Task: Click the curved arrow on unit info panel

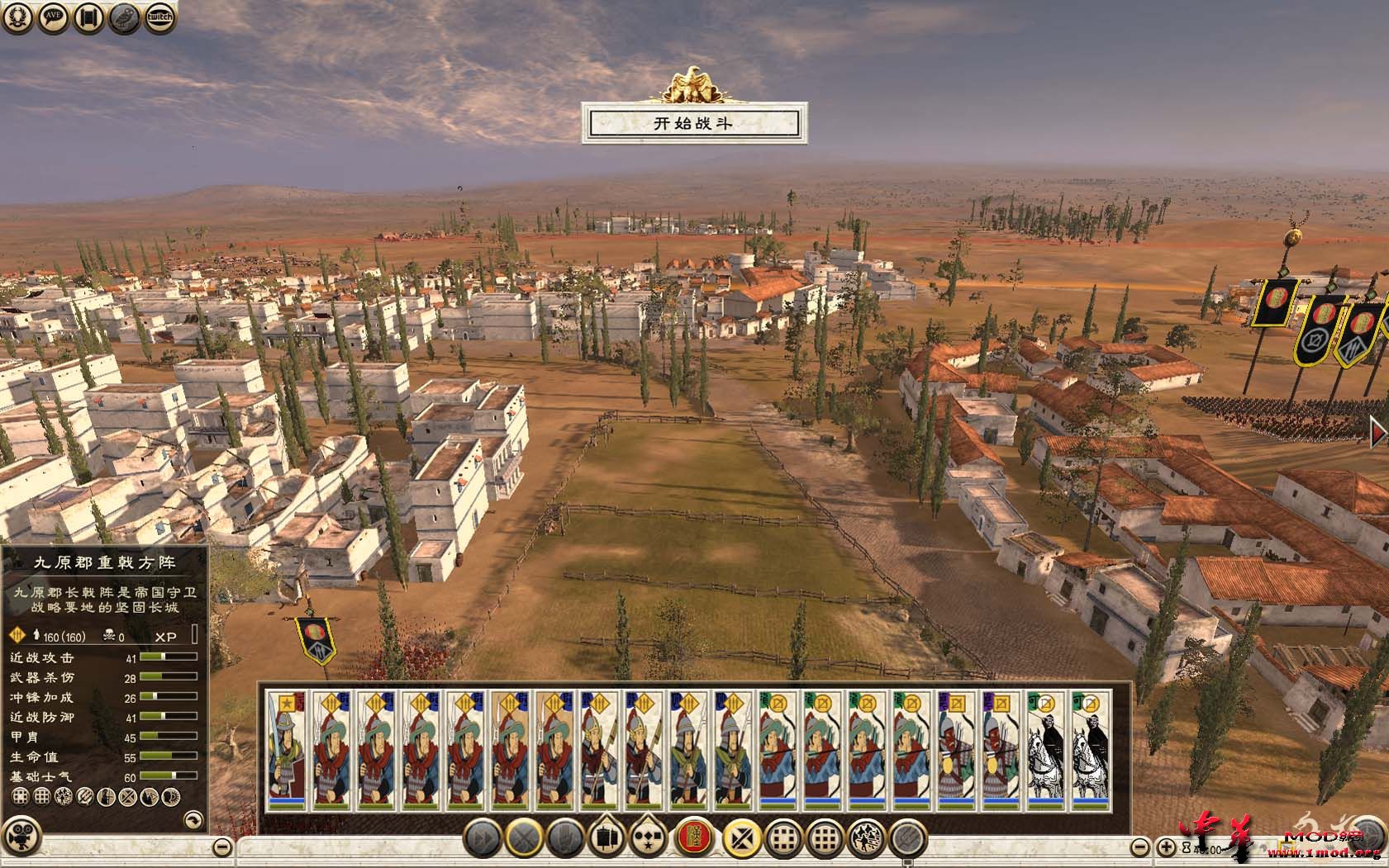Action: (193, 819)
